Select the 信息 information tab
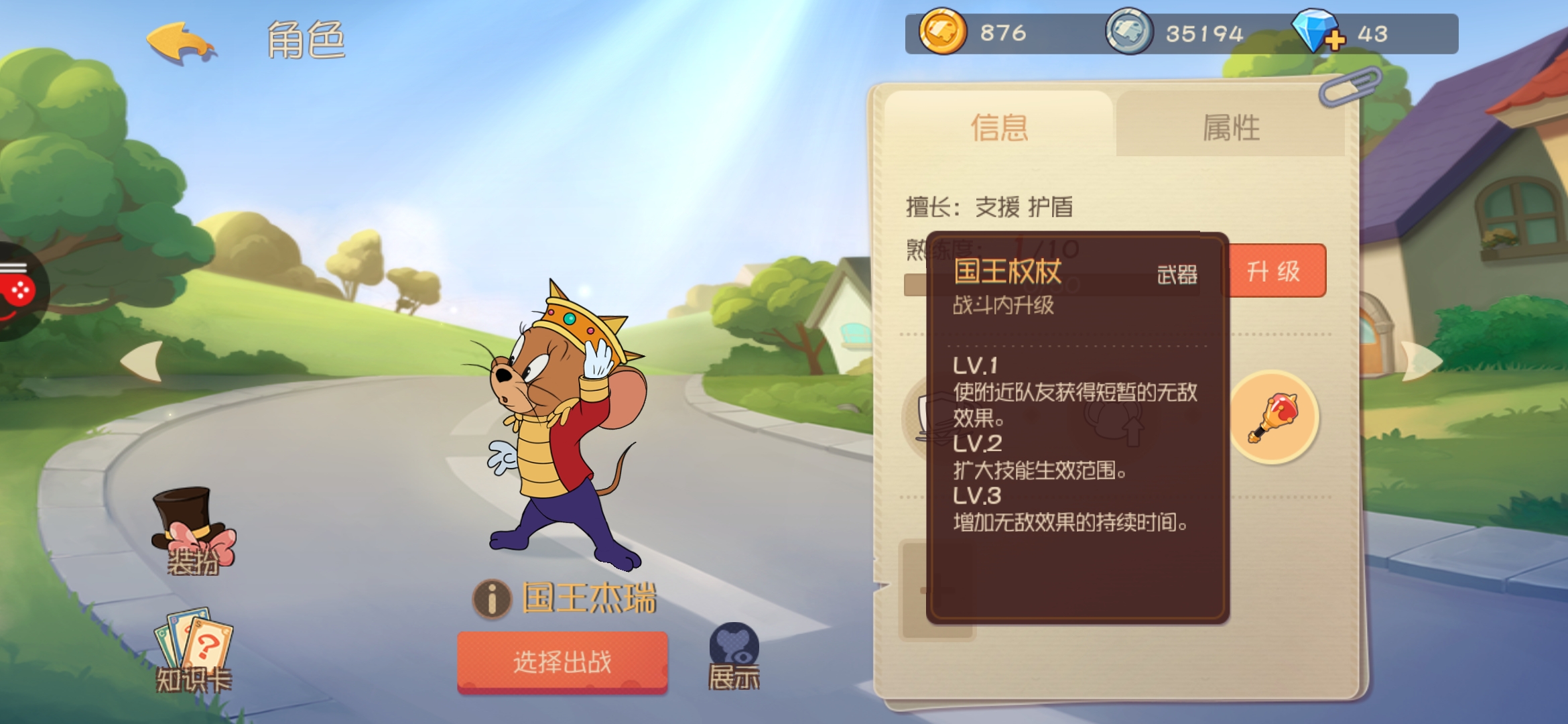1568x724 pixels. (x=998, y=127)
